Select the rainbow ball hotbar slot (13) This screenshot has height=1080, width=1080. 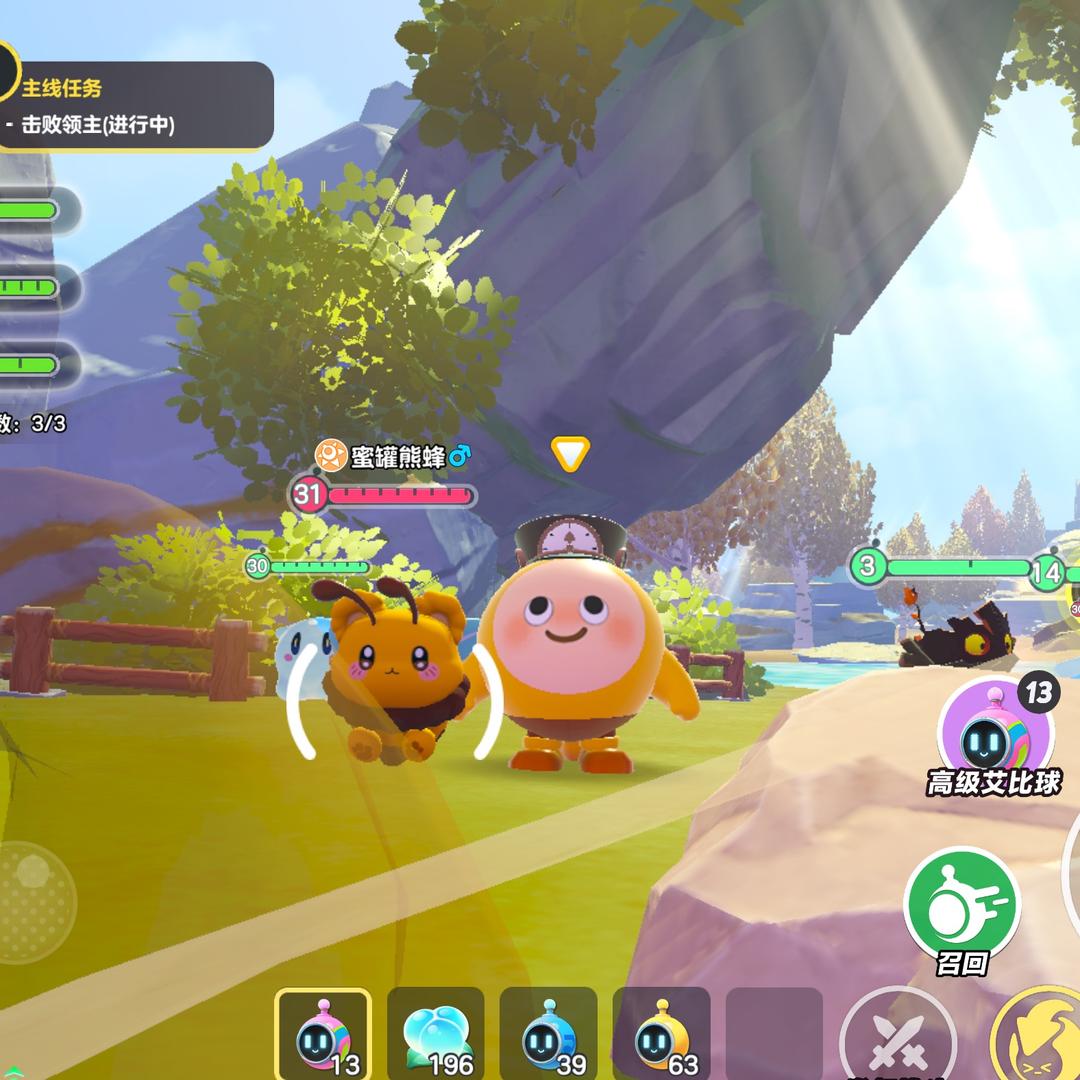[x=323, y=1037]
